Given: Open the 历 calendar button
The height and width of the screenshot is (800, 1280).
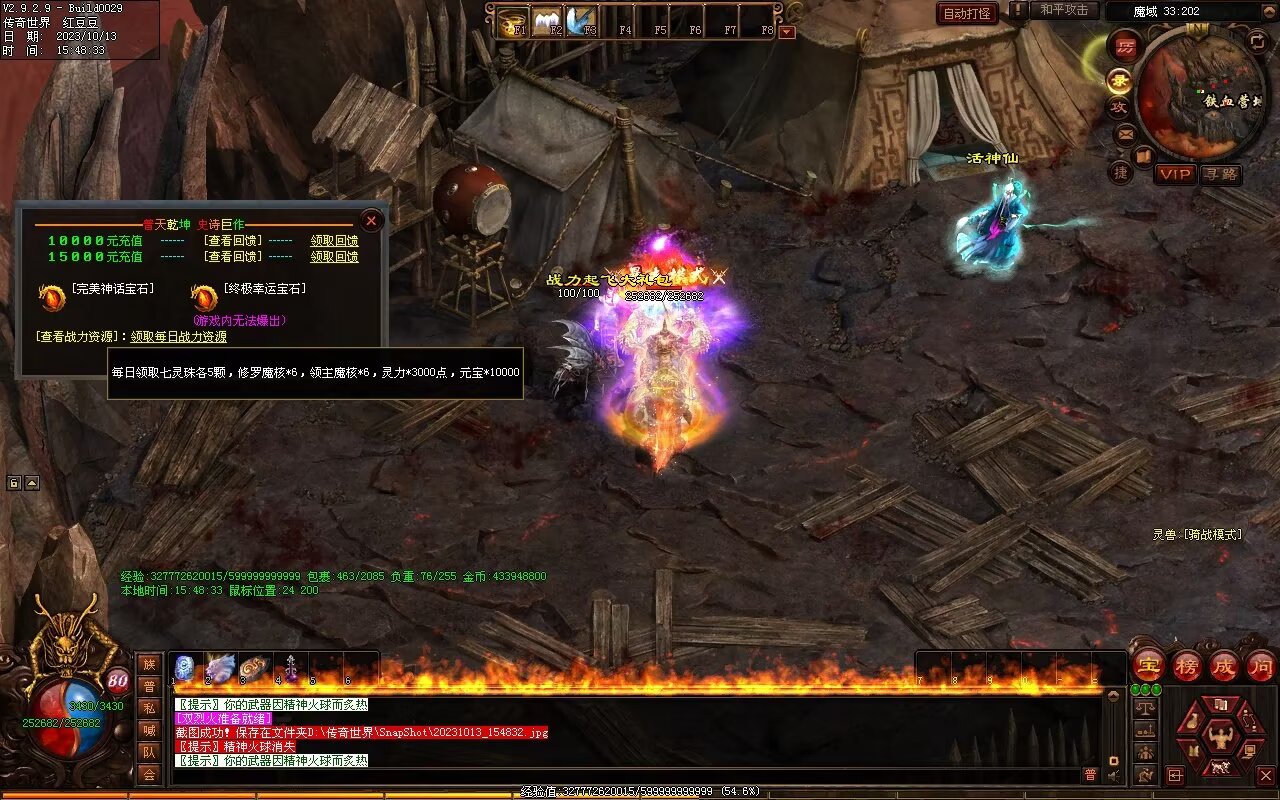Looking at the screenshot, I should 1126,47.
